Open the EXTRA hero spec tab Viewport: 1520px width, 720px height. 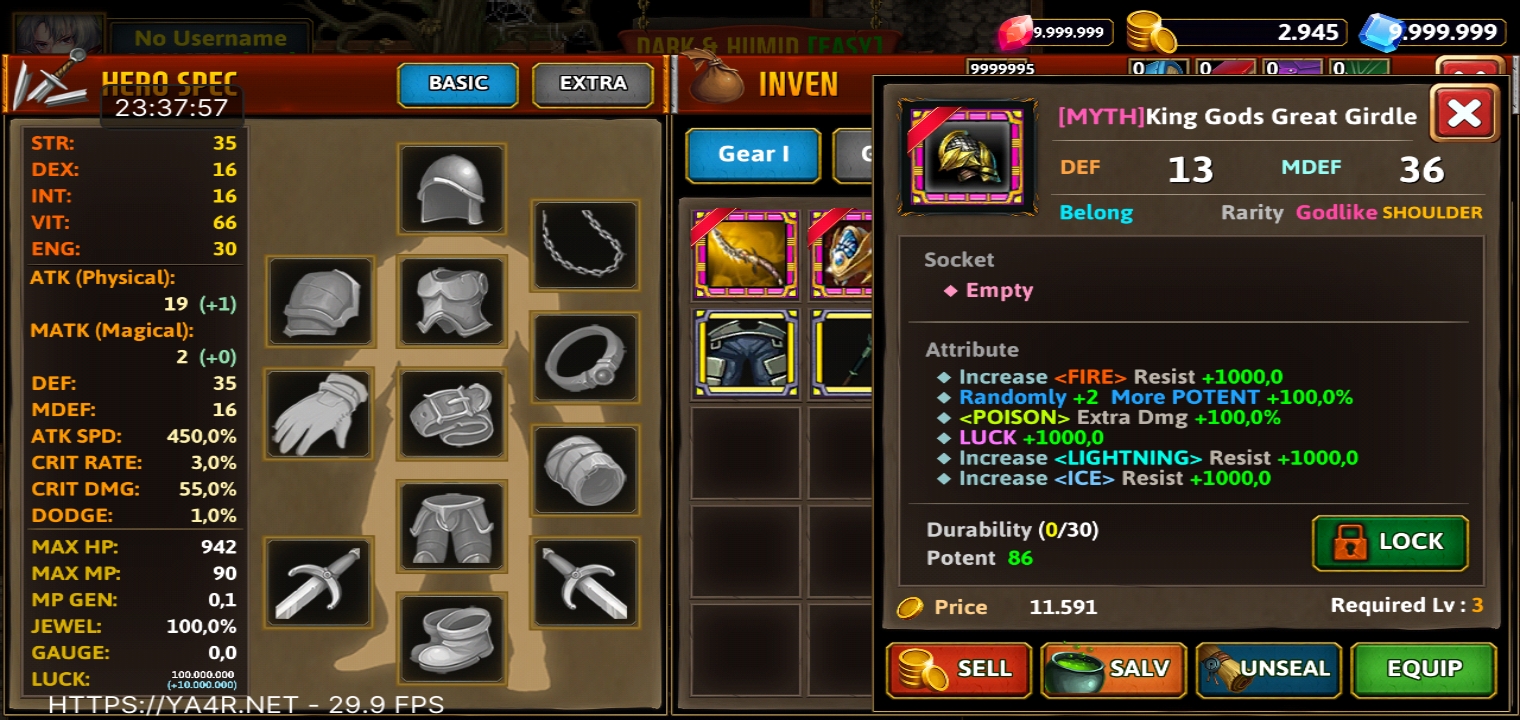592,84
